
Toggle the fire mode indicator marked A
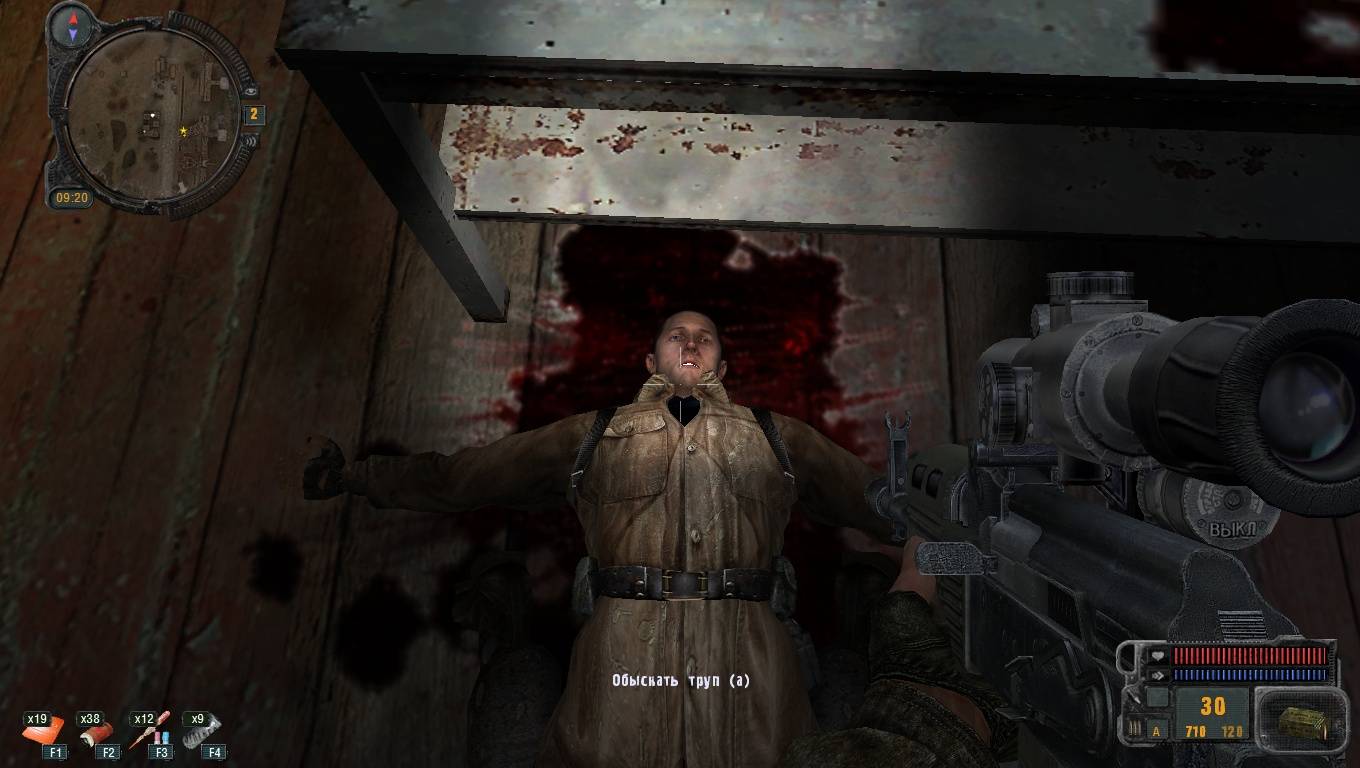pyautogui.click(x=1157, y=730)
